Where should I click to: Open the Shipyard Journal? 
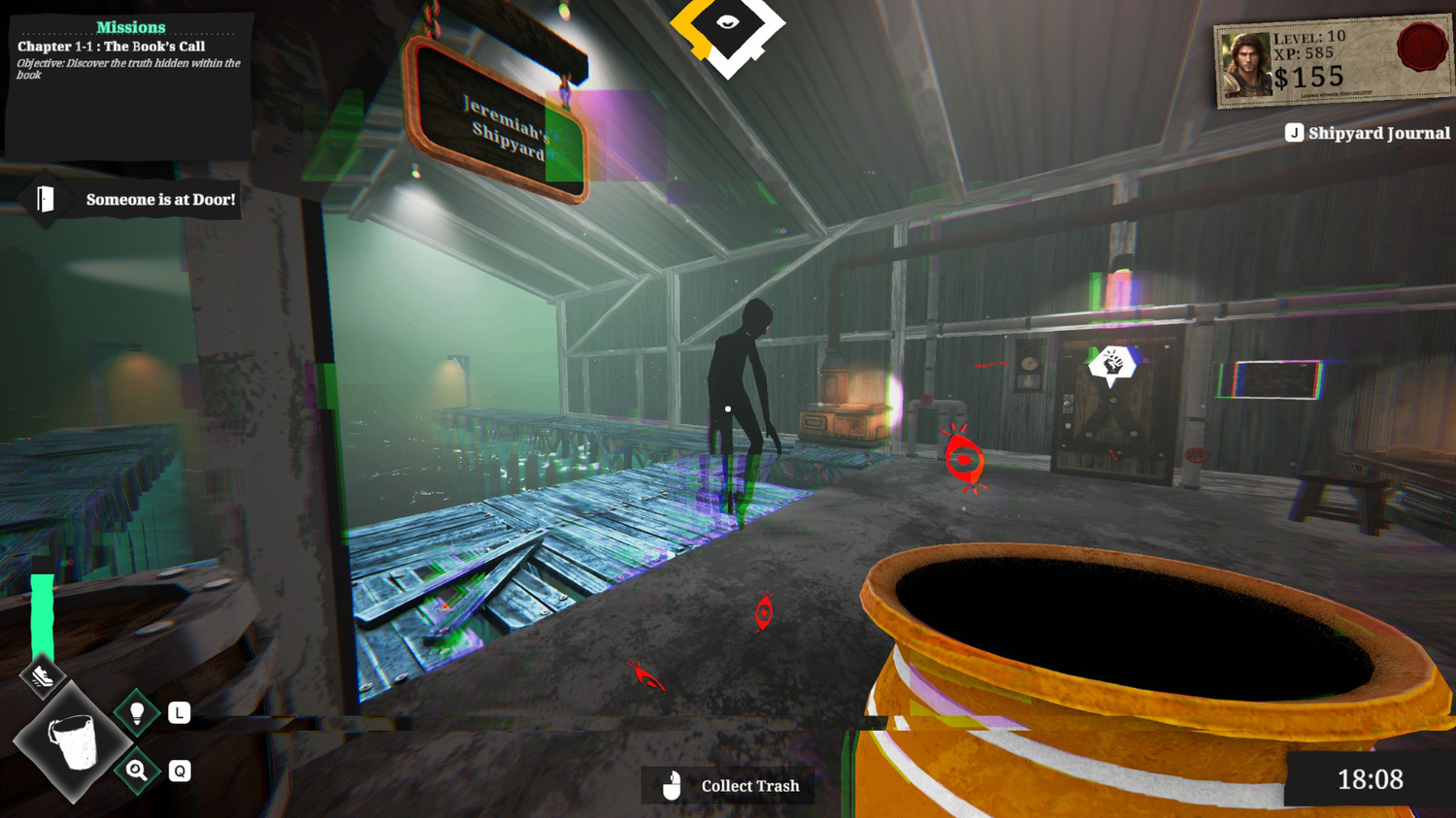point(1368,133)
